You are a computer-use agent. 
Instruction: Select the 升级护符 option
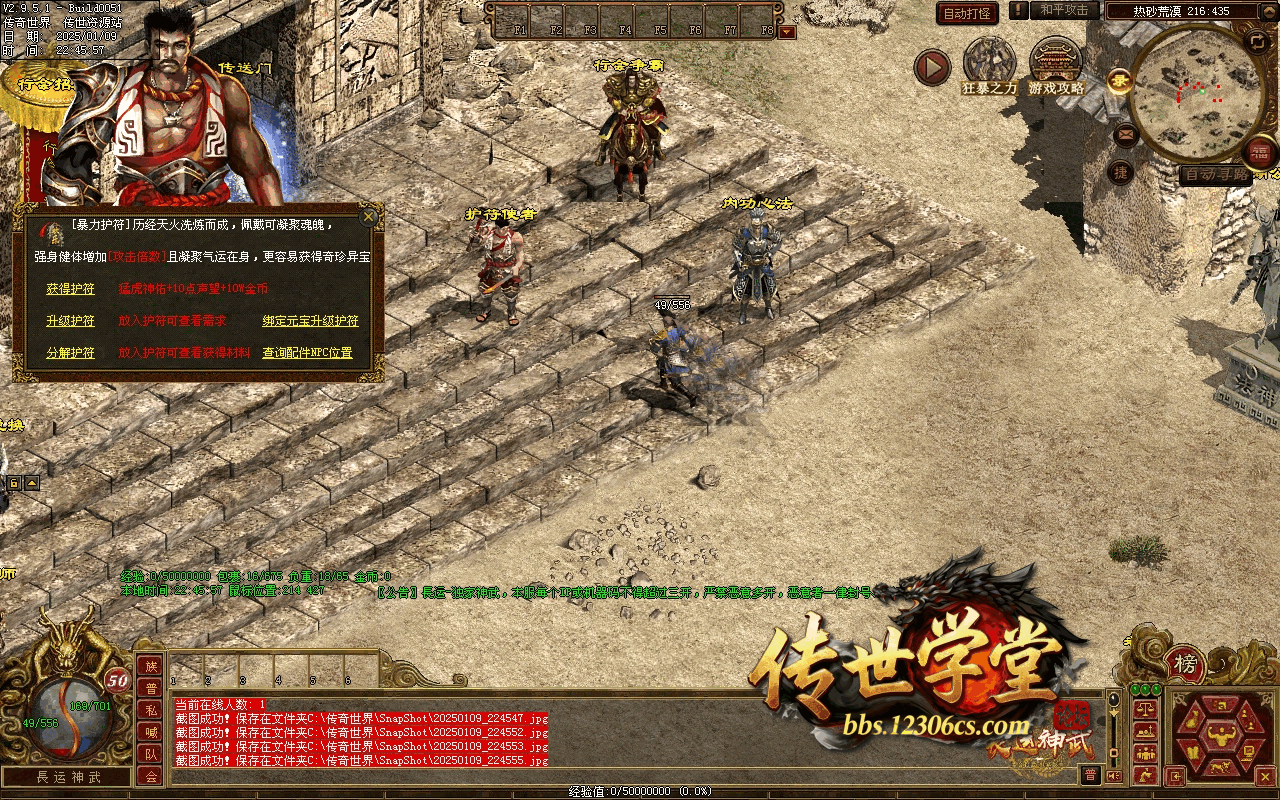[x=70, y=321]
